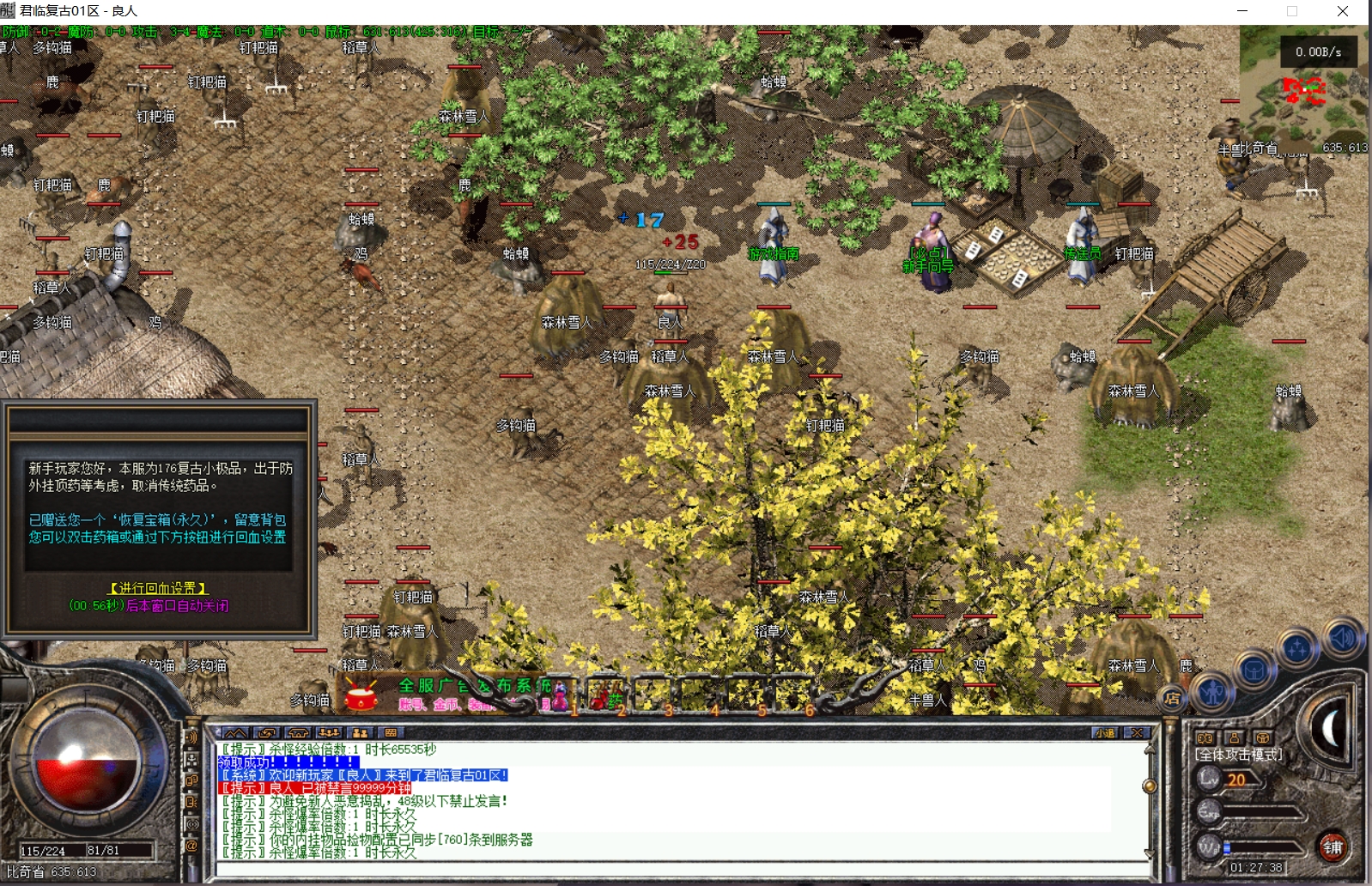Open the character sheet round button

tap(1211, 690)
